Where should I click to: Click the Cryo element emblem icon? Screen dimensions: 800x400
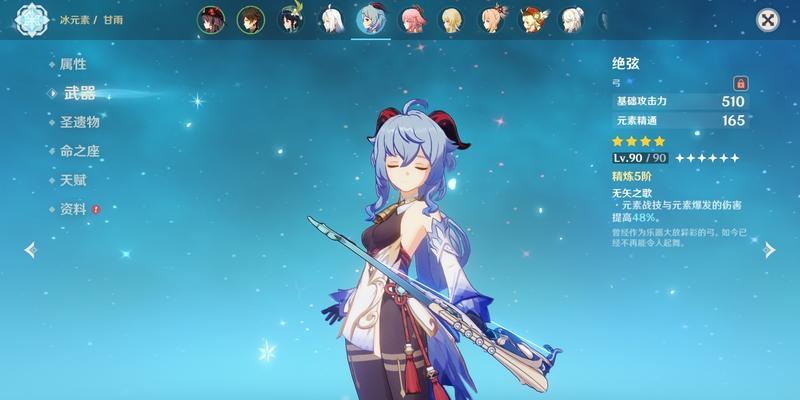tap(32, 19)
